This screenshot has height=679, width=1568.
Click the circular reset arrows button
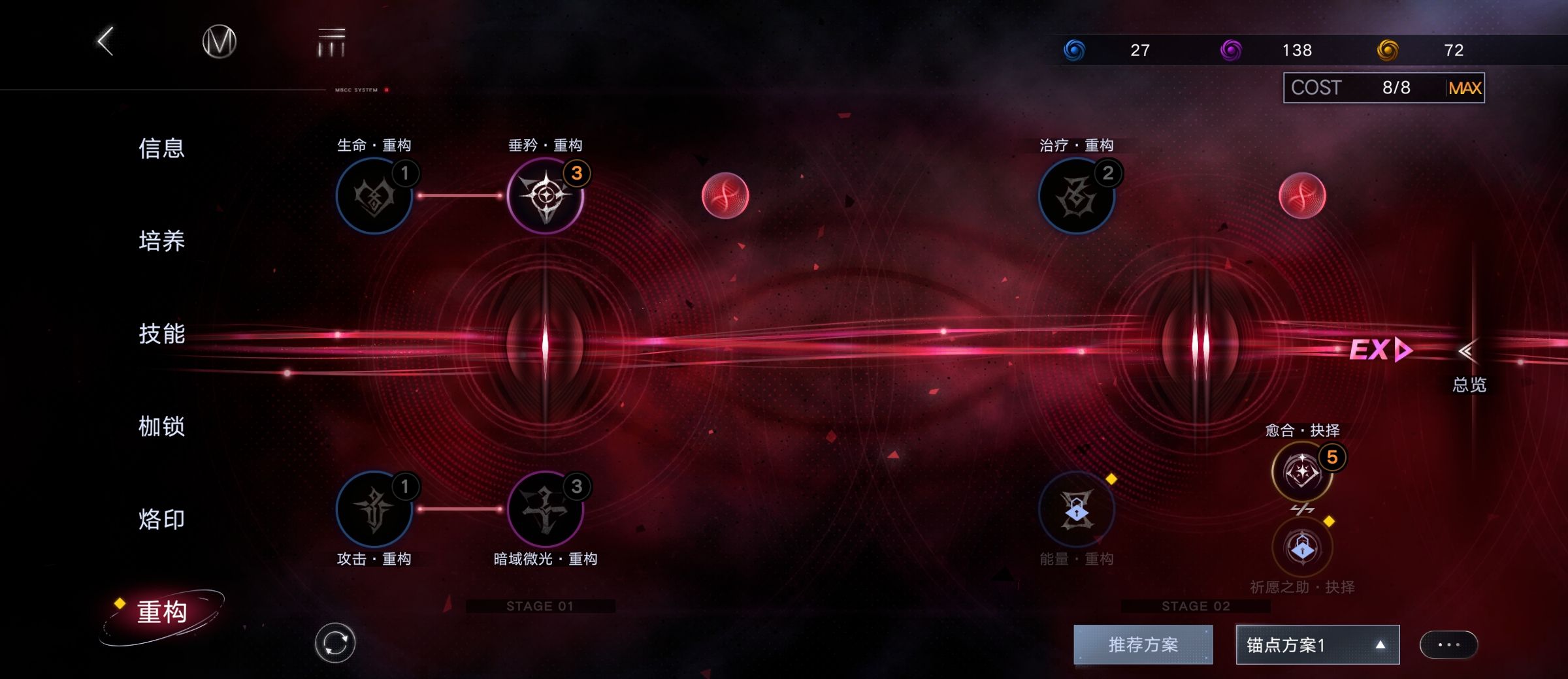(335, 643)
